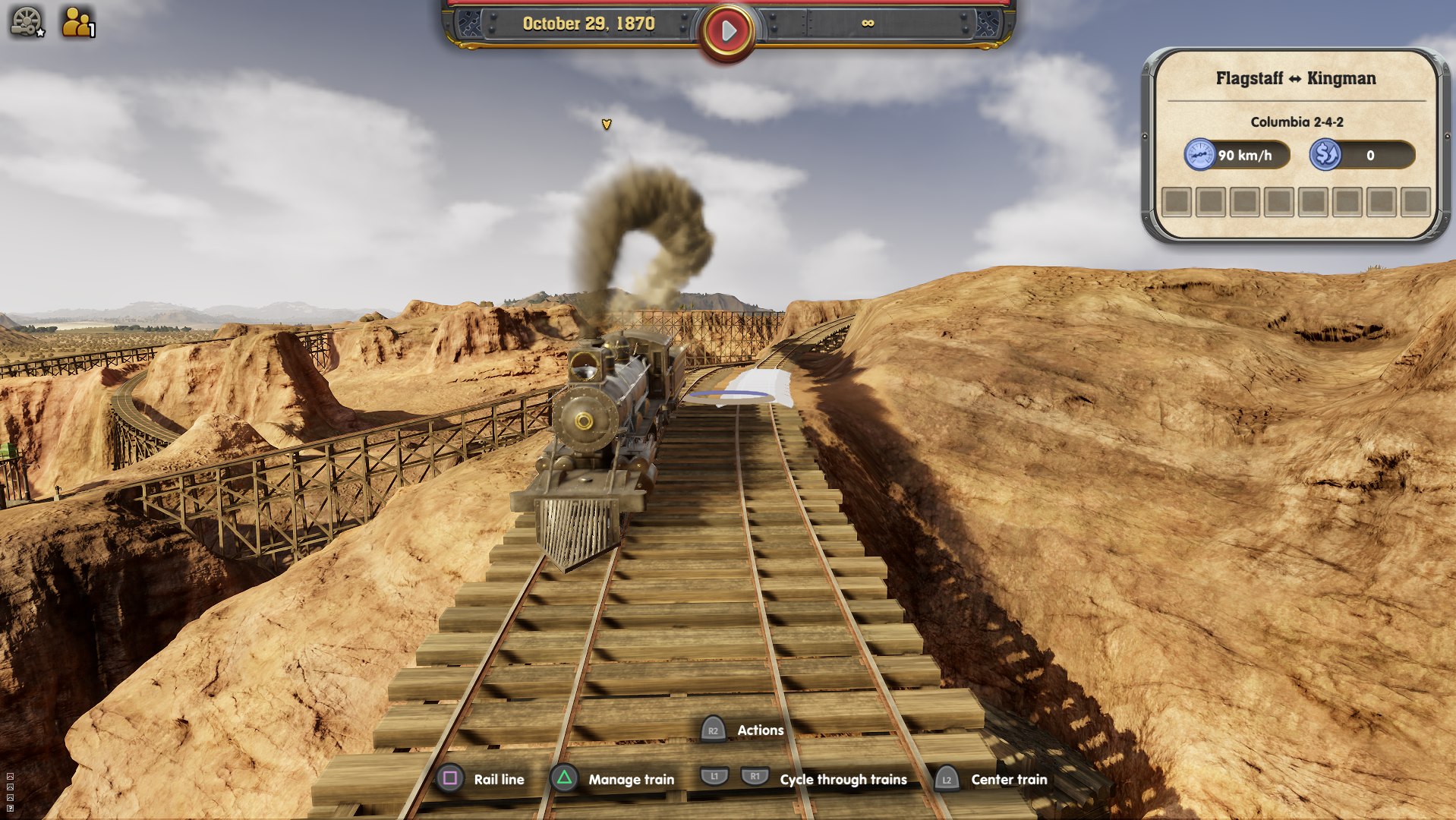
Task: Click the L1 icon for cycling trains
Action: 716,776
